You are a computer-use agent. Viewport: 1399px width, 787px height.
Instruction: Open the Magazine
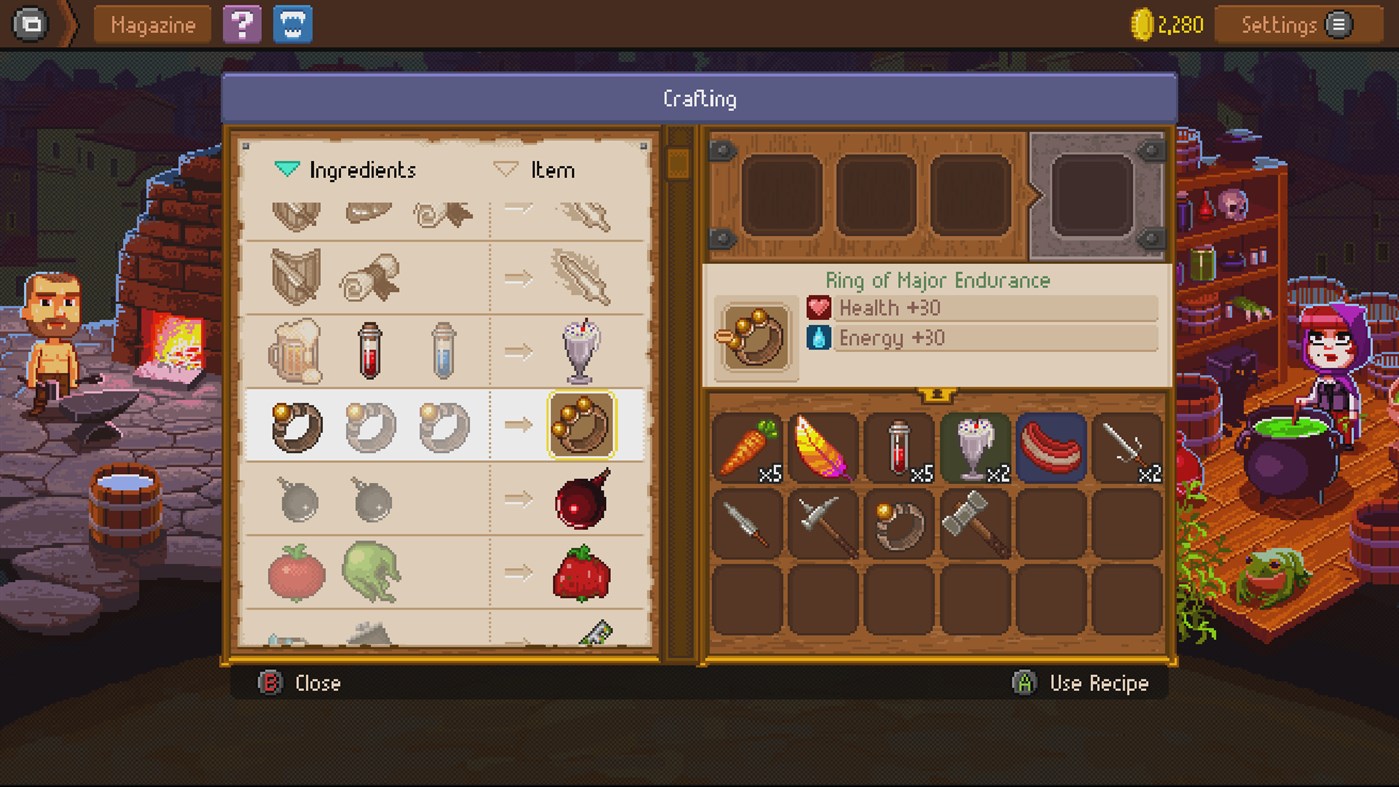(151, 24)
